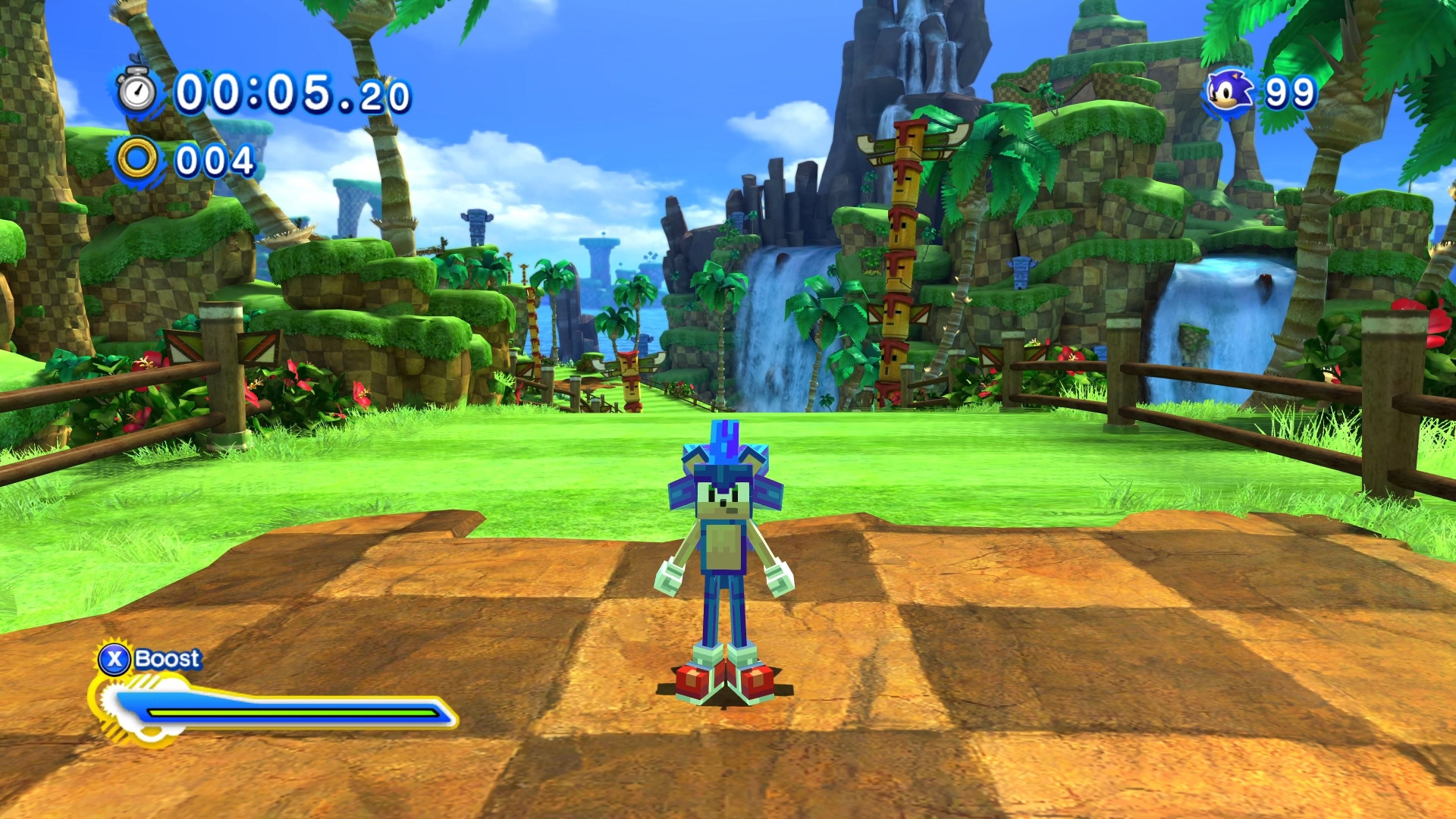The height and width of the screenshot is (819, 1456).
Task: Toggle the ring count display reading 004
Action: pyautogui.click(x=215, y=160)
